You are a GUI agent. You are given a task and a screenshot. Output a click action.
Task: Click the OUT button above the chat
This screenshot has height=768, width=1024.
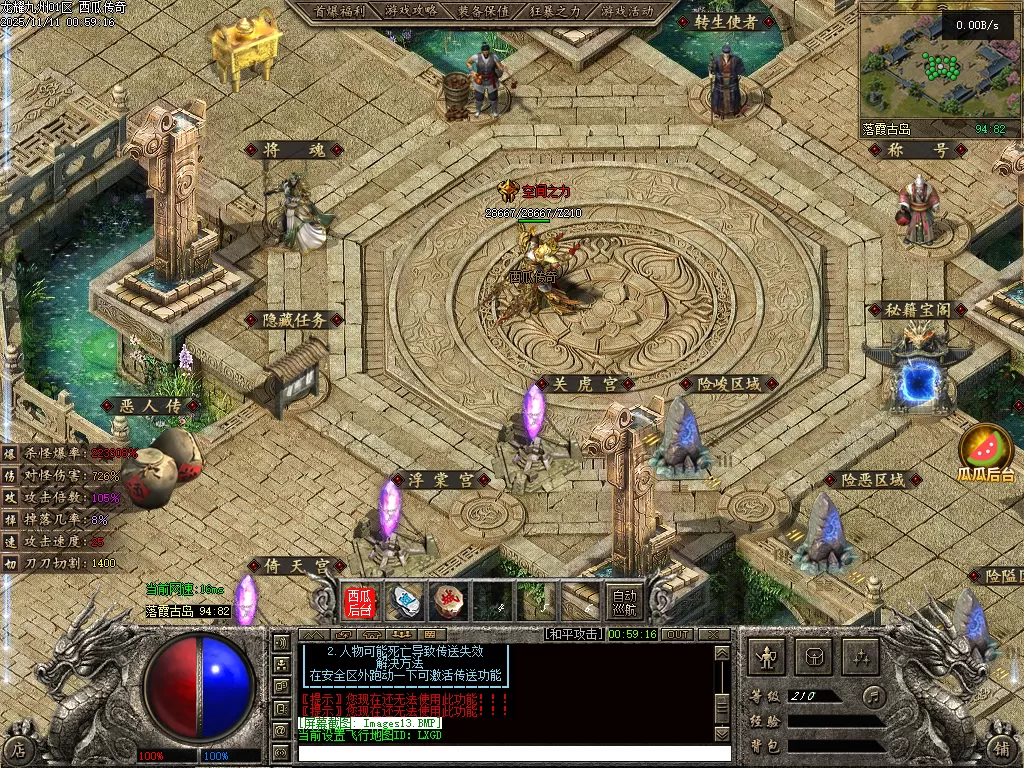pyautogui.click(x=678, y=634)
